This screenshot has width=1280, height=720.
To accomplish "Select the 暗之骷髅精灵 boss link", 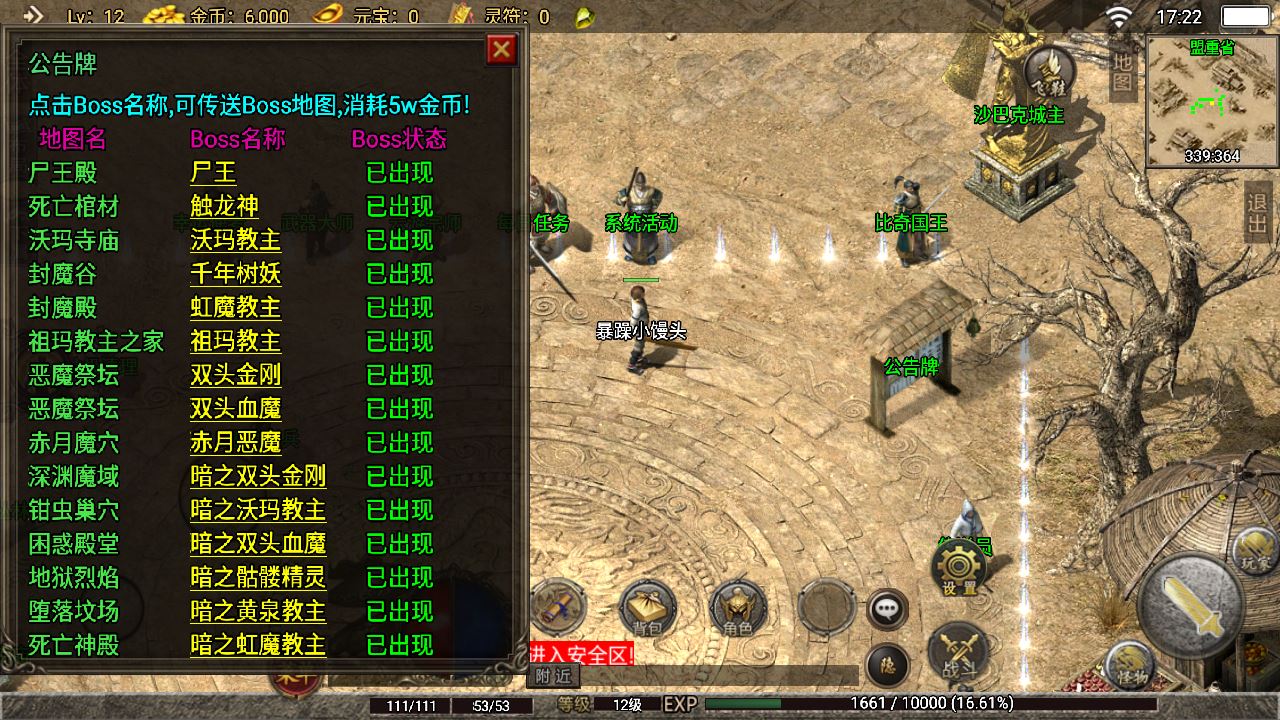I will click(x=258, y=578).
